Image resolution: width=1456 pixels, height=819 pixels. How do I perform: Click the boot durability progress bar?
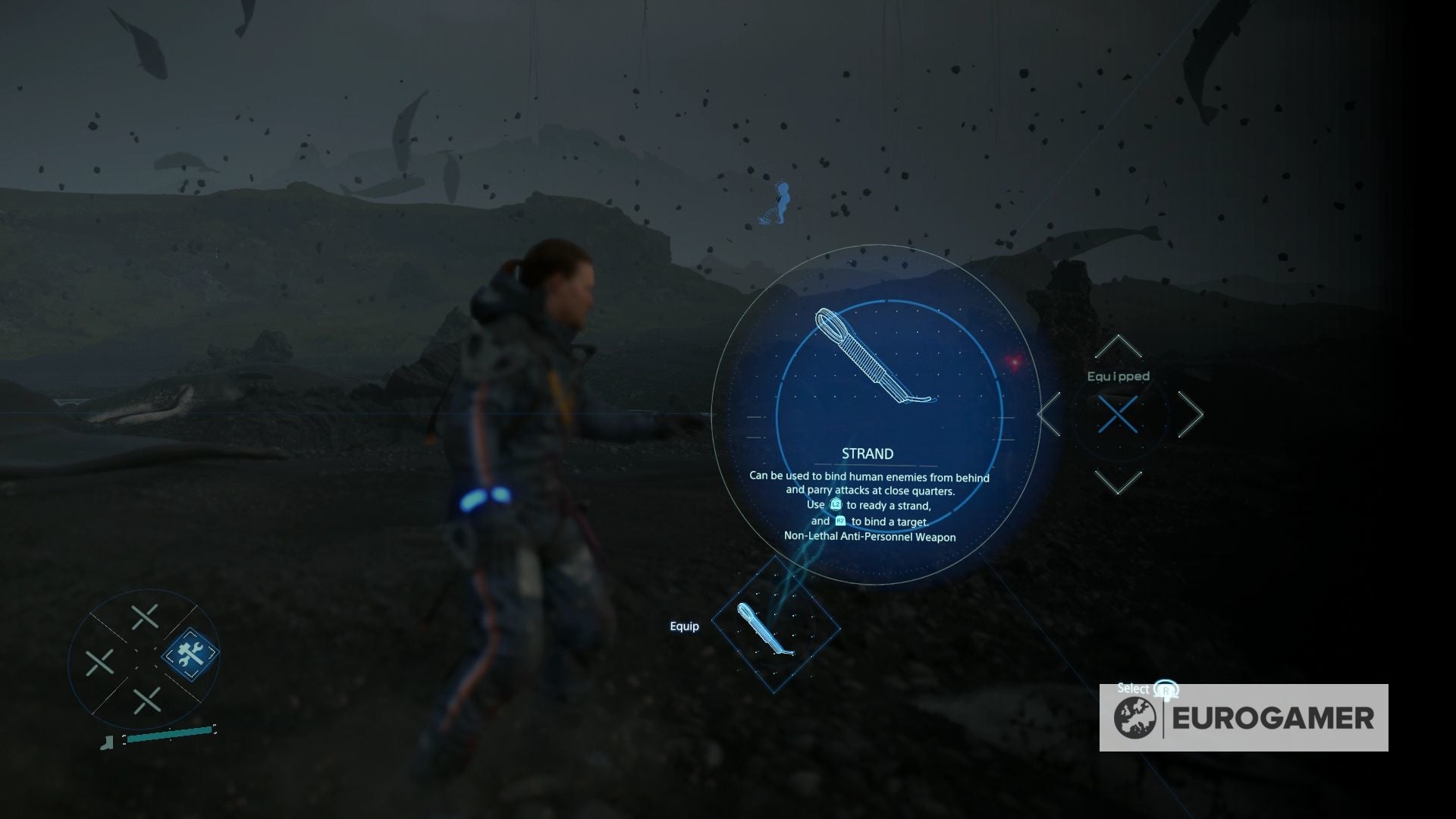[x=168, y=735]
